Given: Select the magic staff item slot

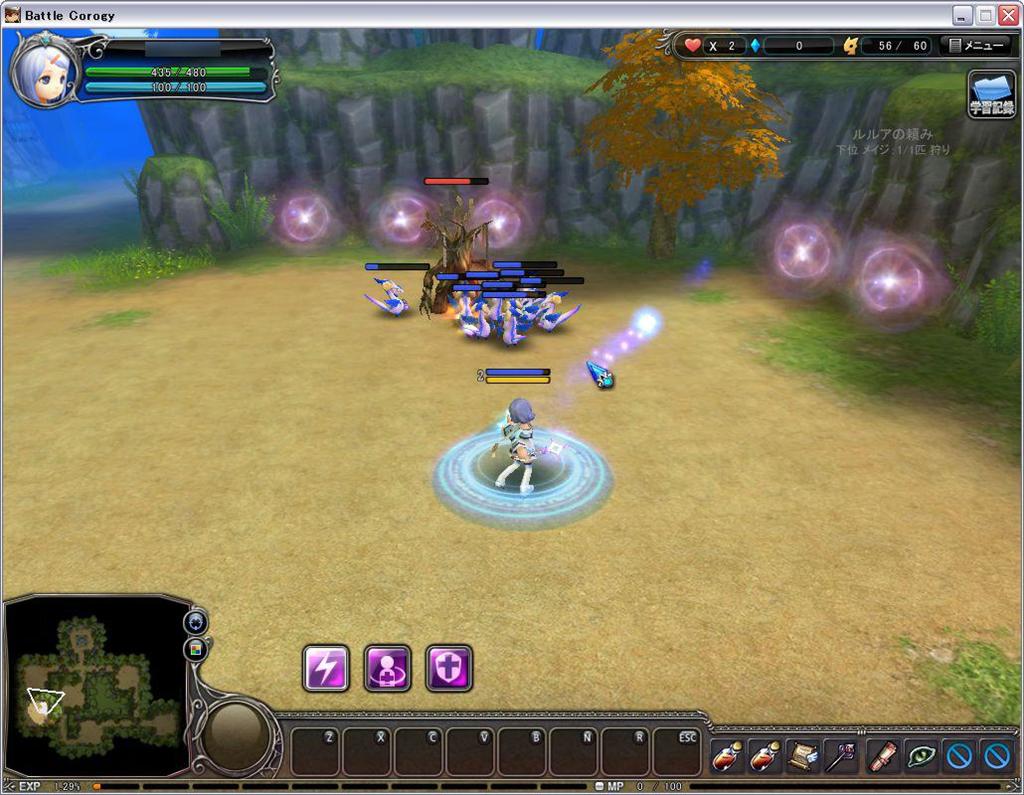Looking at the screenshot, I should click(842, 757).
